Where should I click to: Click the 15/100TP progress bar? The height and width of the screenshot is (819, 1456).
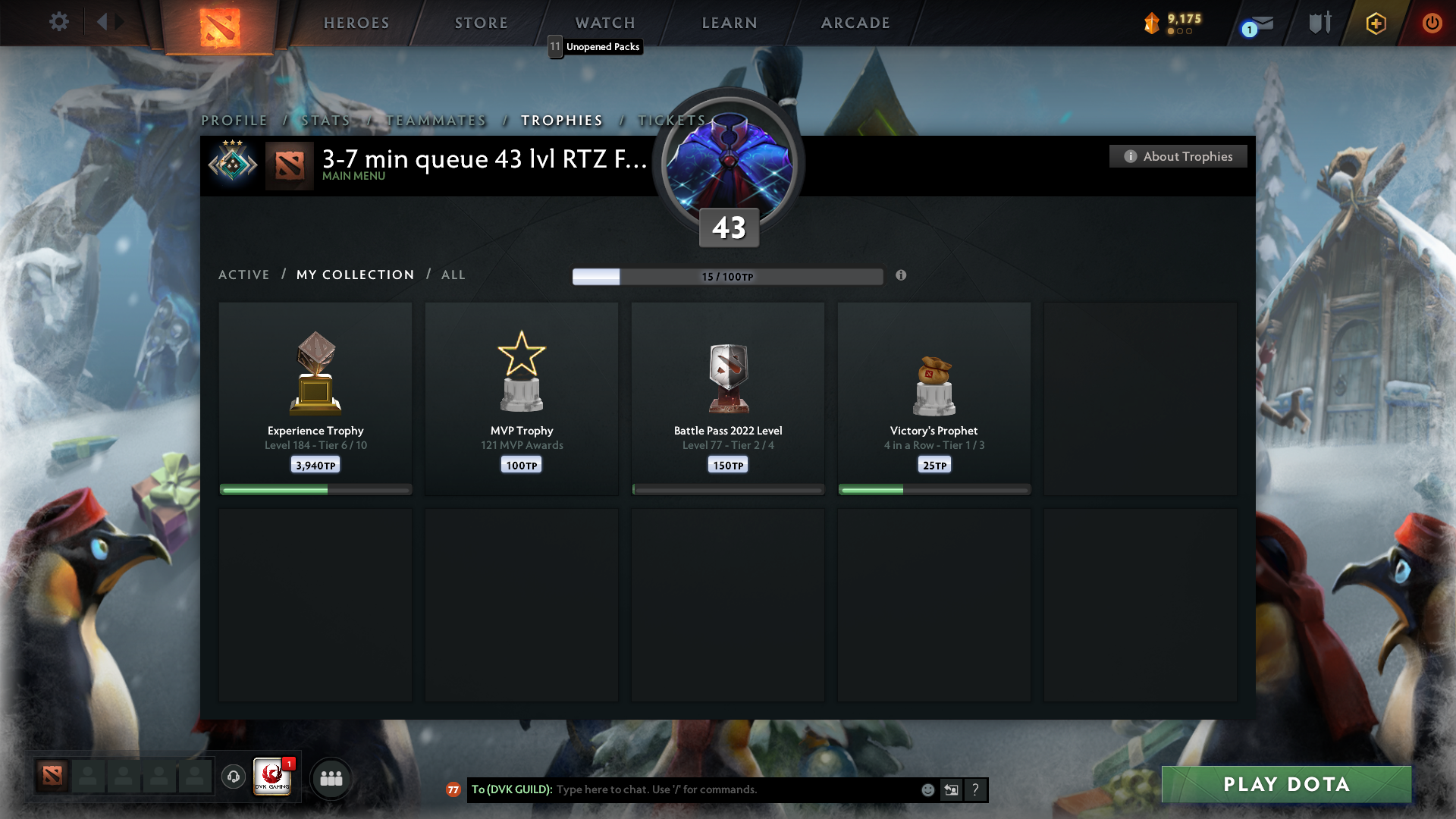tap(728, 276)
